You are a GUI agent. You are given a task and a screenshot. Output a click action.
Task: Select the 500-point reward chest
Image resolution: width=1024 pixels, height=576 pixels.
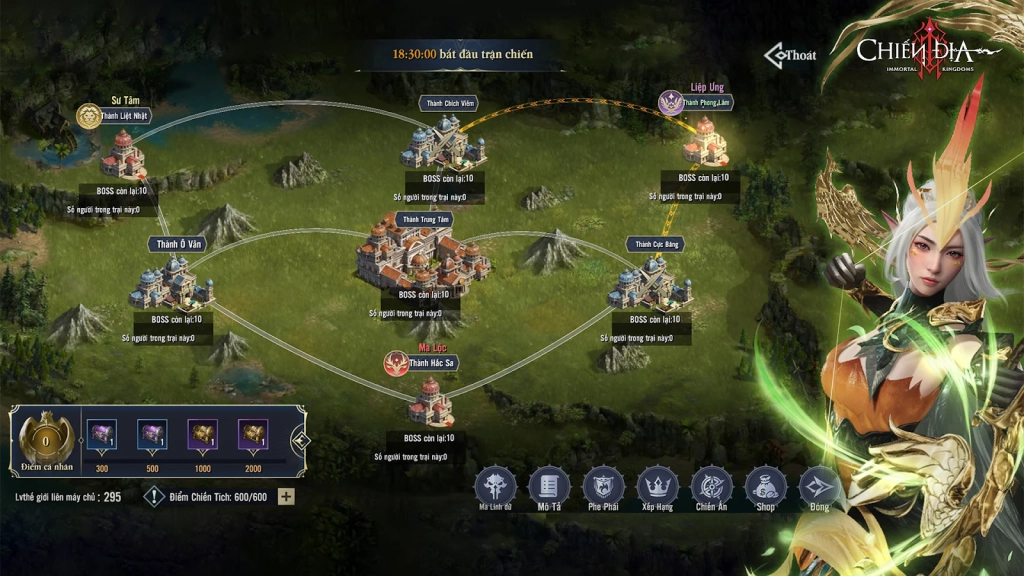[x=151, y=435]
